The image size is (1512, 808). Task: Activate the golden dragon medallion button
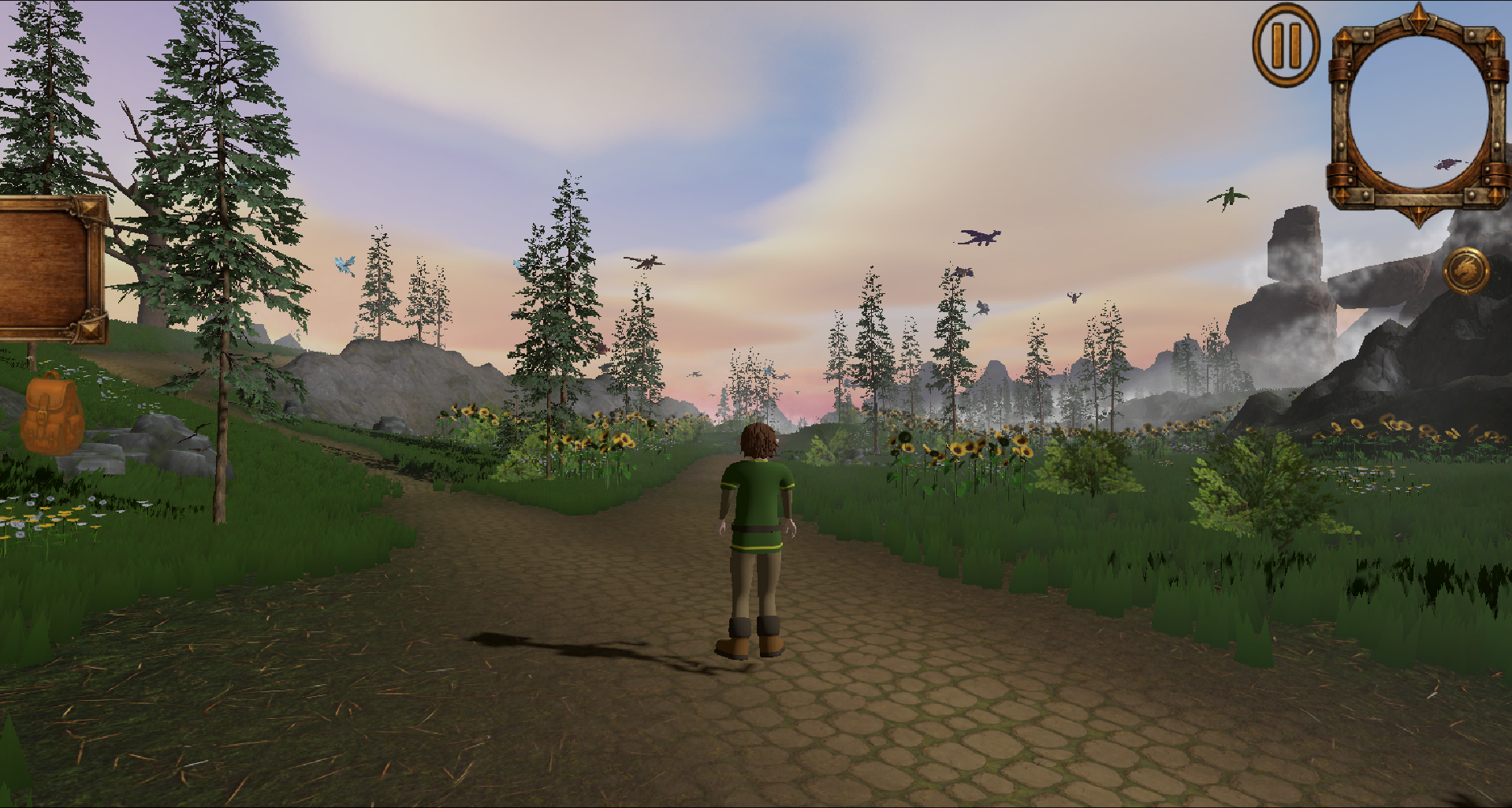point(1465,270)
